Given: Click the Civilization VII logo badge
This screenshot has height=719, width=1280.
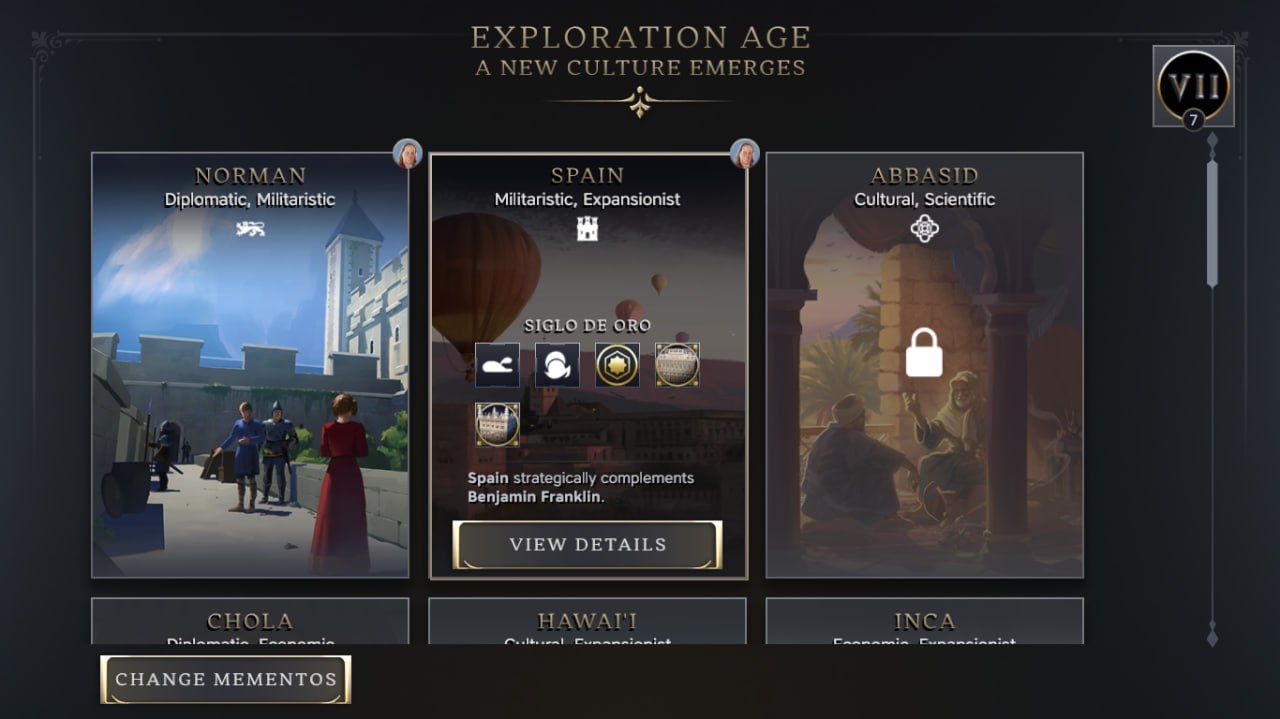Looking at the screenshot, I should (x=1193, y=86).
